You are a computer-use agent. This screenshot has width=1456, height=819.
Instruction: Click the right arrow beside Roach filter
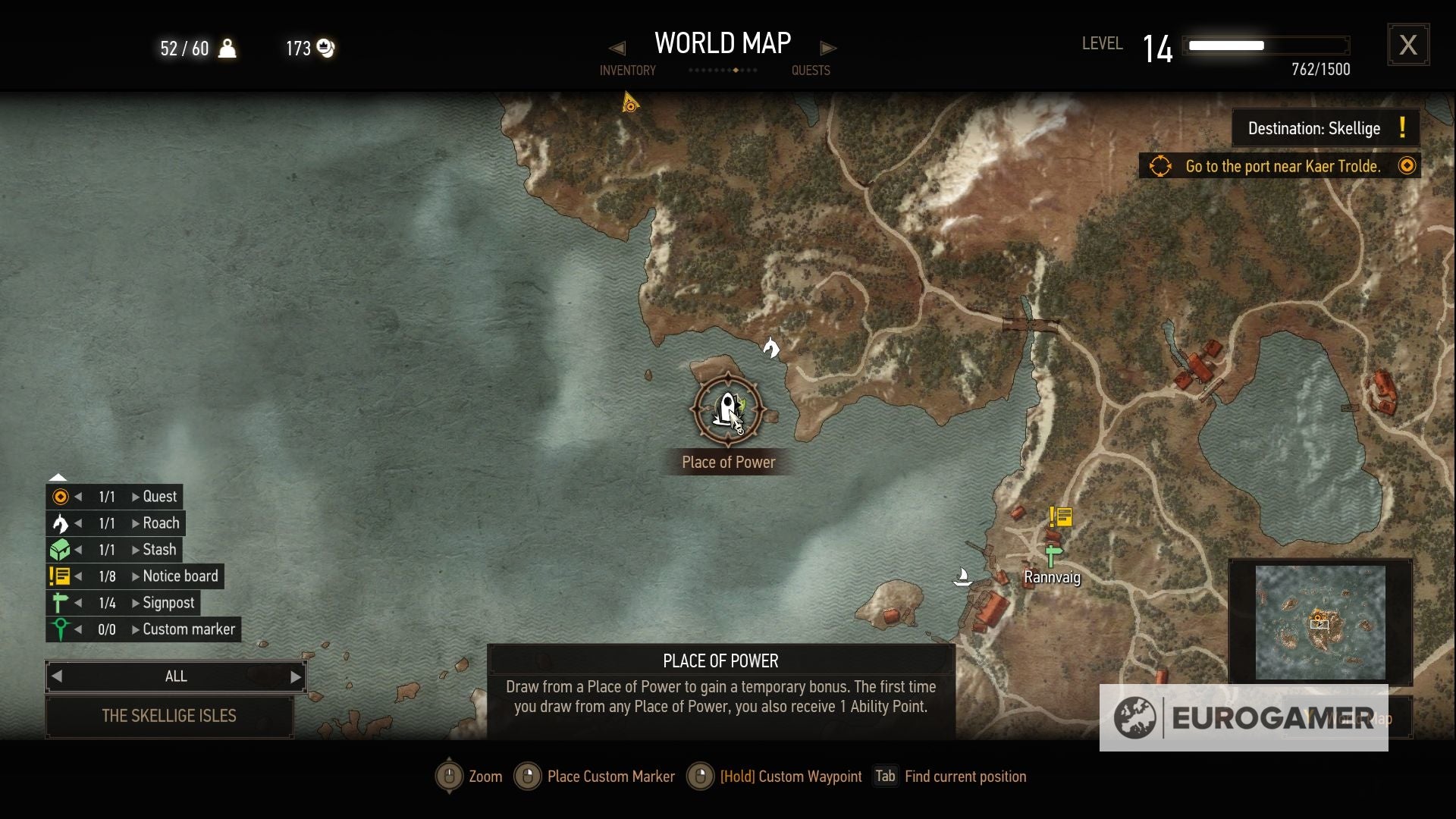point(136,523)
